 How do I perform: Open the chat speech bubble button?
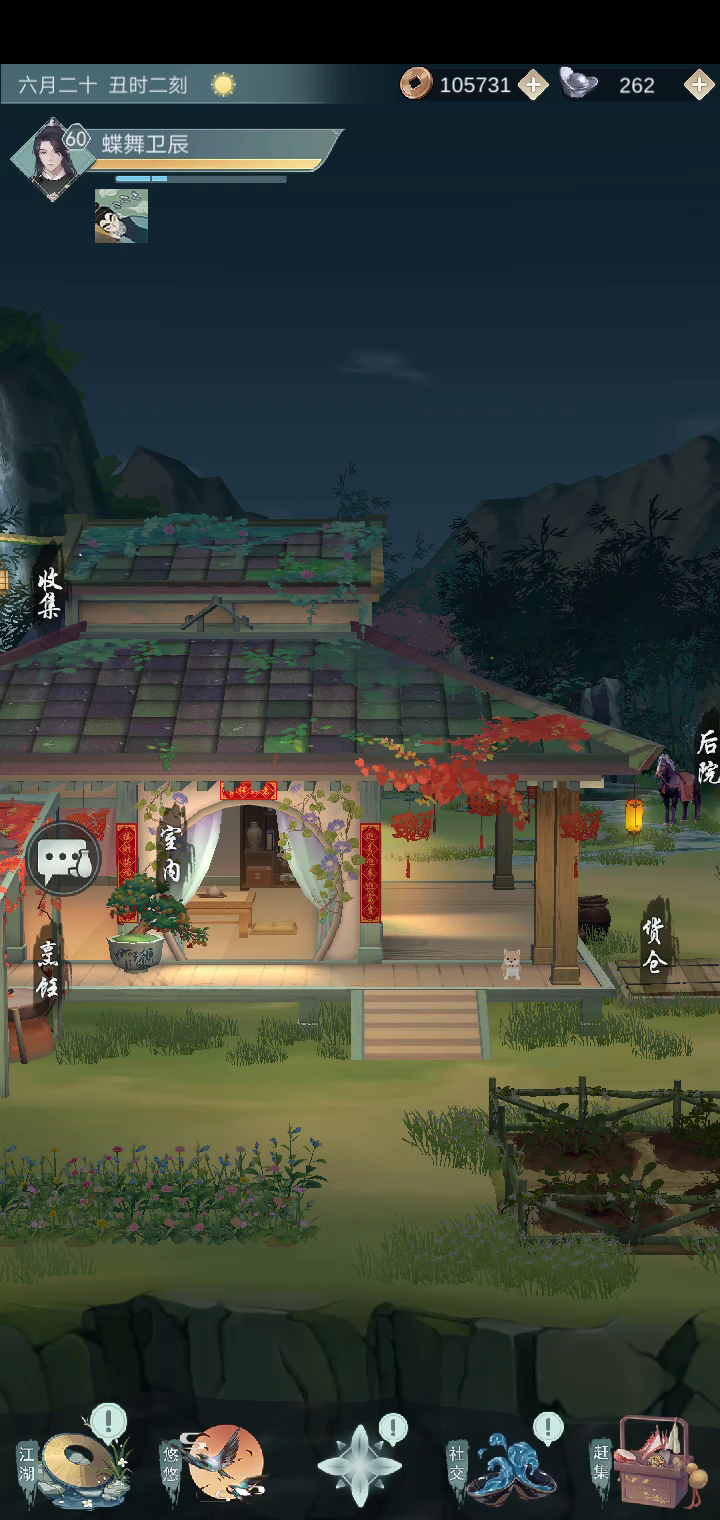(x=64, y=858)
